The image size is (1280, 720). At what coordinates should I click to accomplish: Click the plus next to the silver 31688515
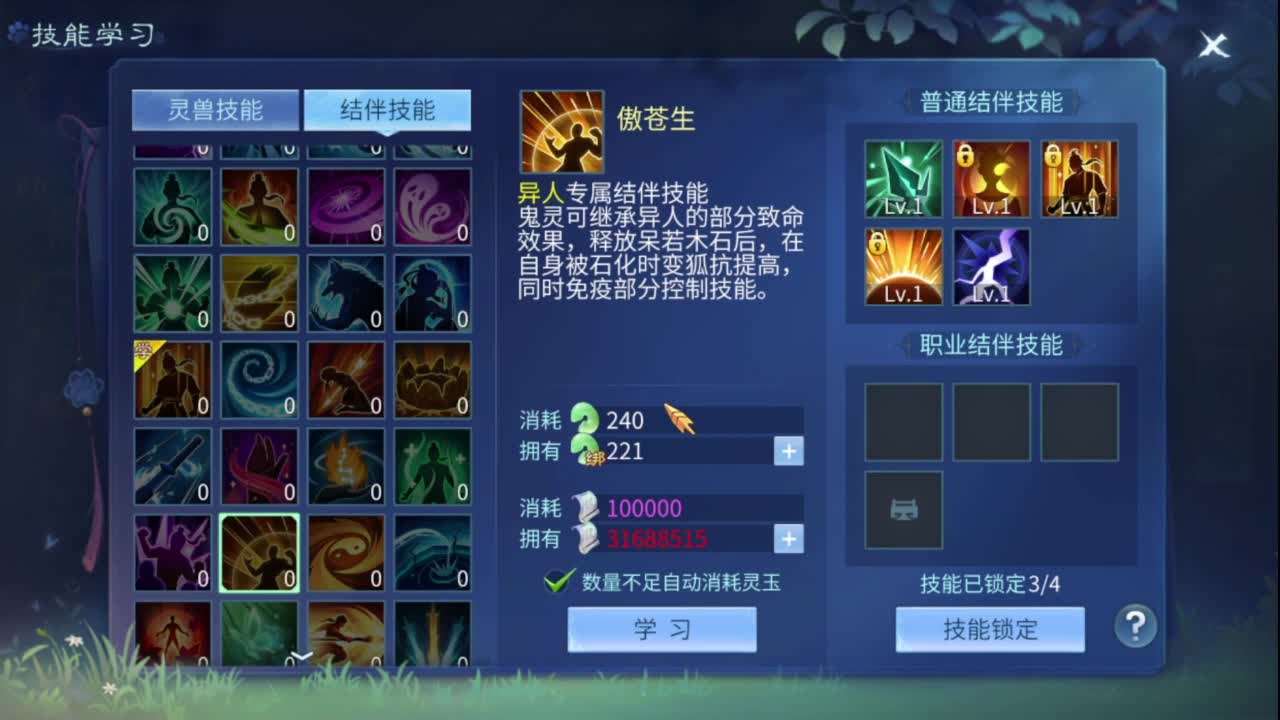pyautogui.click(x=788, y=539)
